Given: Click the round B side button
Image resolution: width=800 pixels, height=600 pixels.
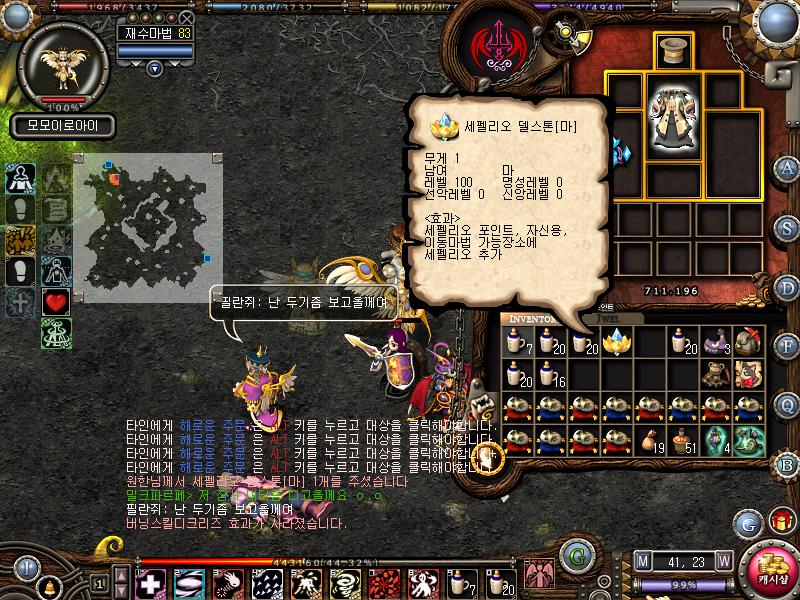Looking at the screenshot, I should 788,463.
